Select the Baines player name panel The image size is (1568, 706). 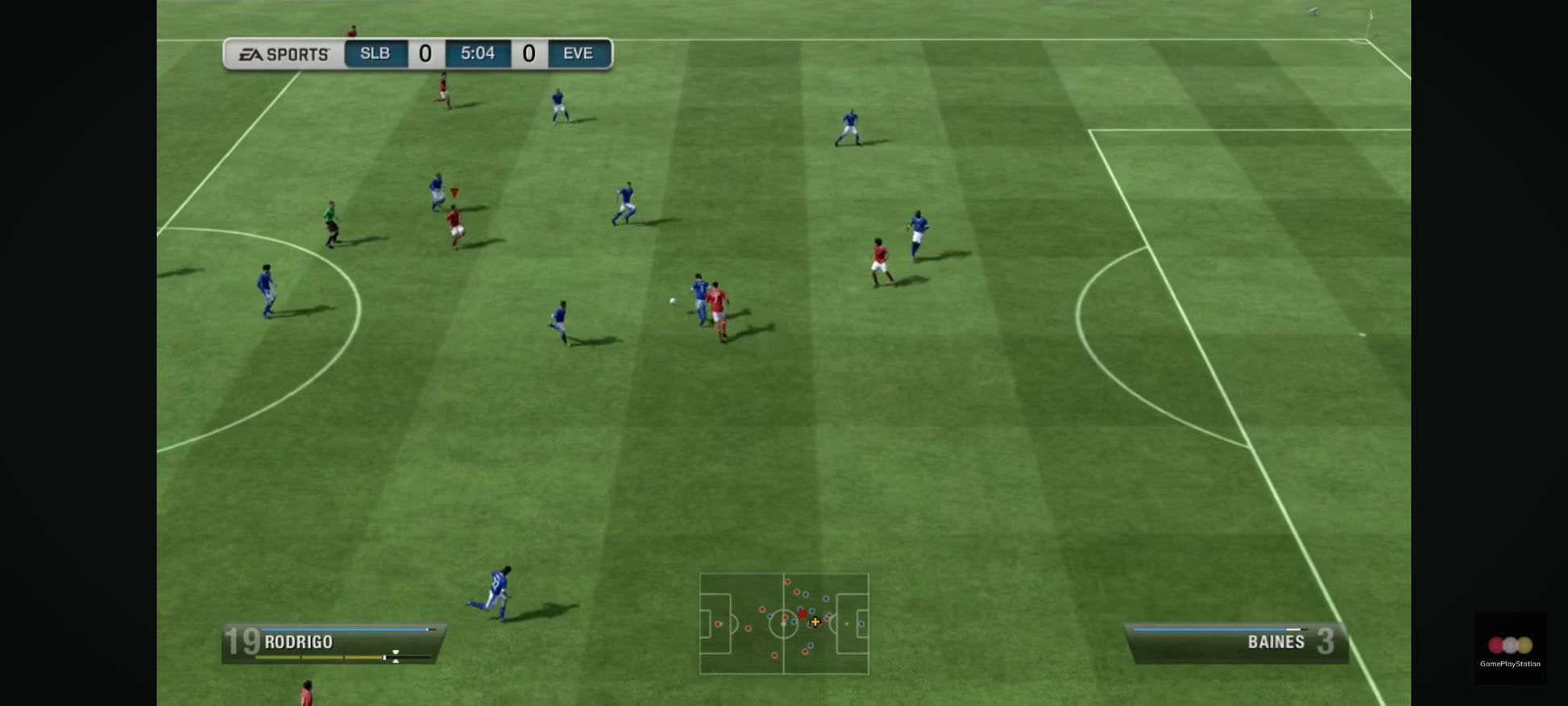[1236, 643]
